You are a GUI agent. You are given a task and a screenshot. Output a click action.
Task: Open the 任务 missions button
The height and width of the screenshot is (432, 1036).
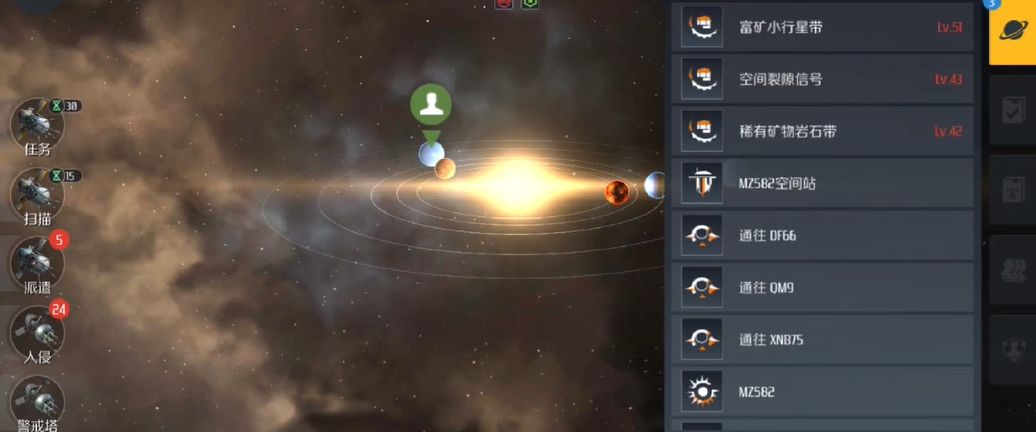point(37,127)
